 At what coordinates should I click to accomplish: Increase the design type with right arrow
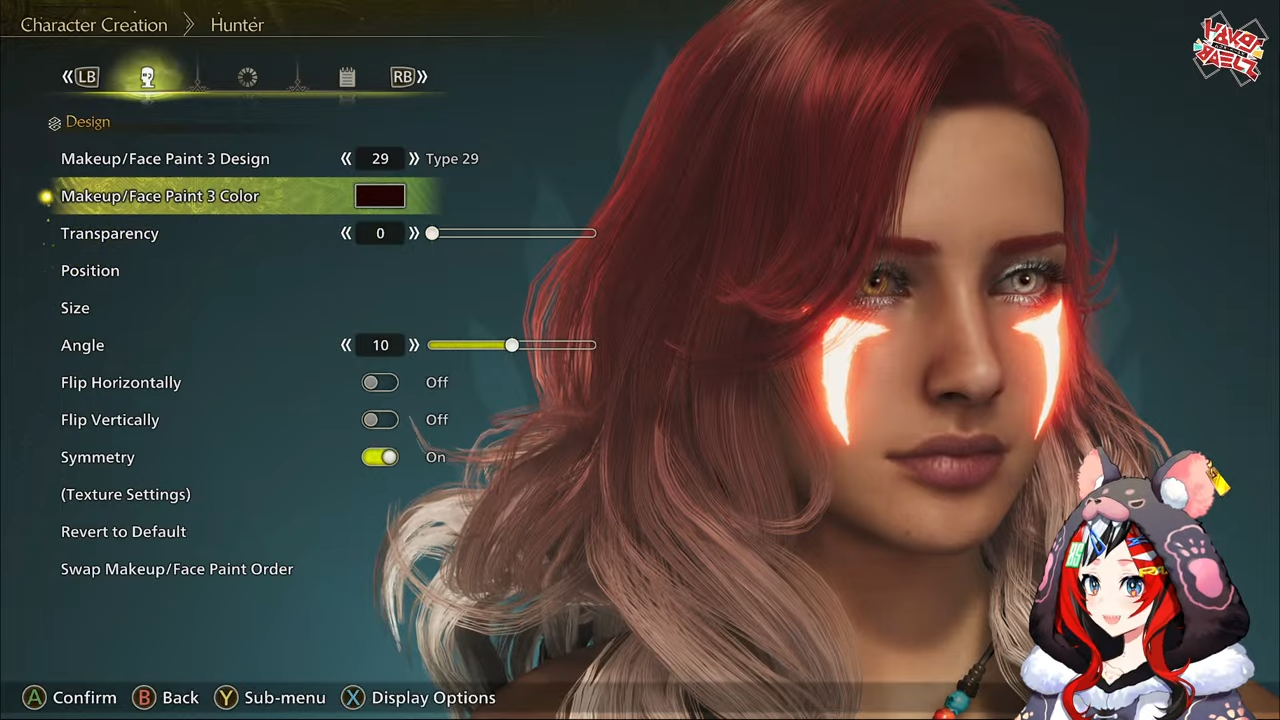414,159
